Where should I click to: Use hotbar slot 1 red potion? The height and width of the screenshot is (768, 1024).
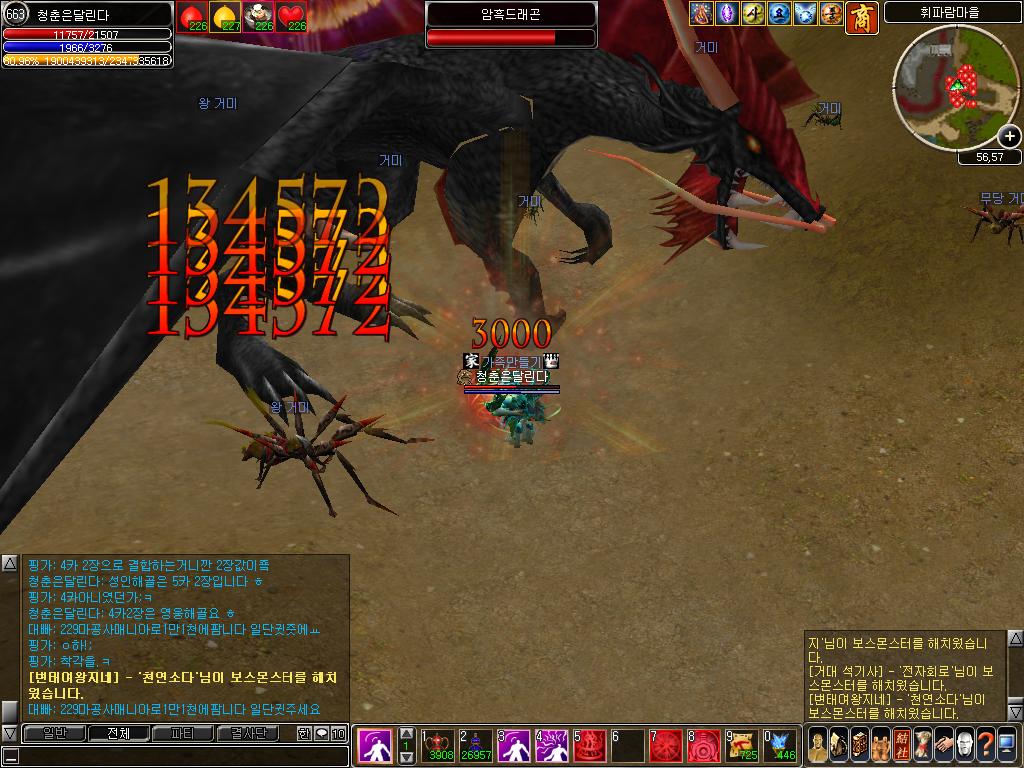pyautogui.click(x=437, y=745)
